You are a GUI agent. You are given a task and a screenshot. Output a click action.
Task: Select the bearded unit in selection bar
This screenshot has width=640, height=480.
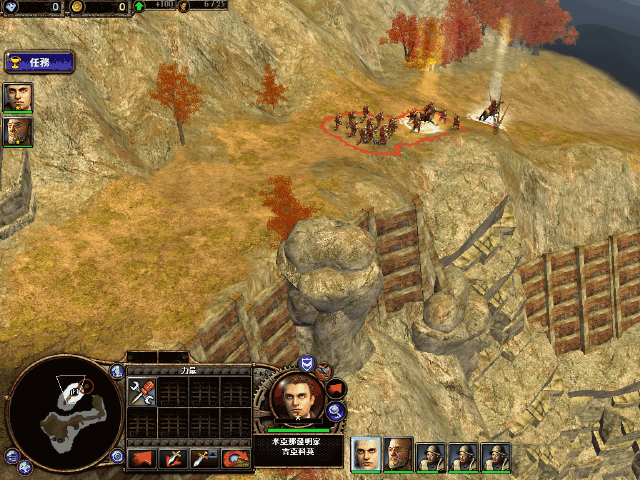click(x=398, y=455)
